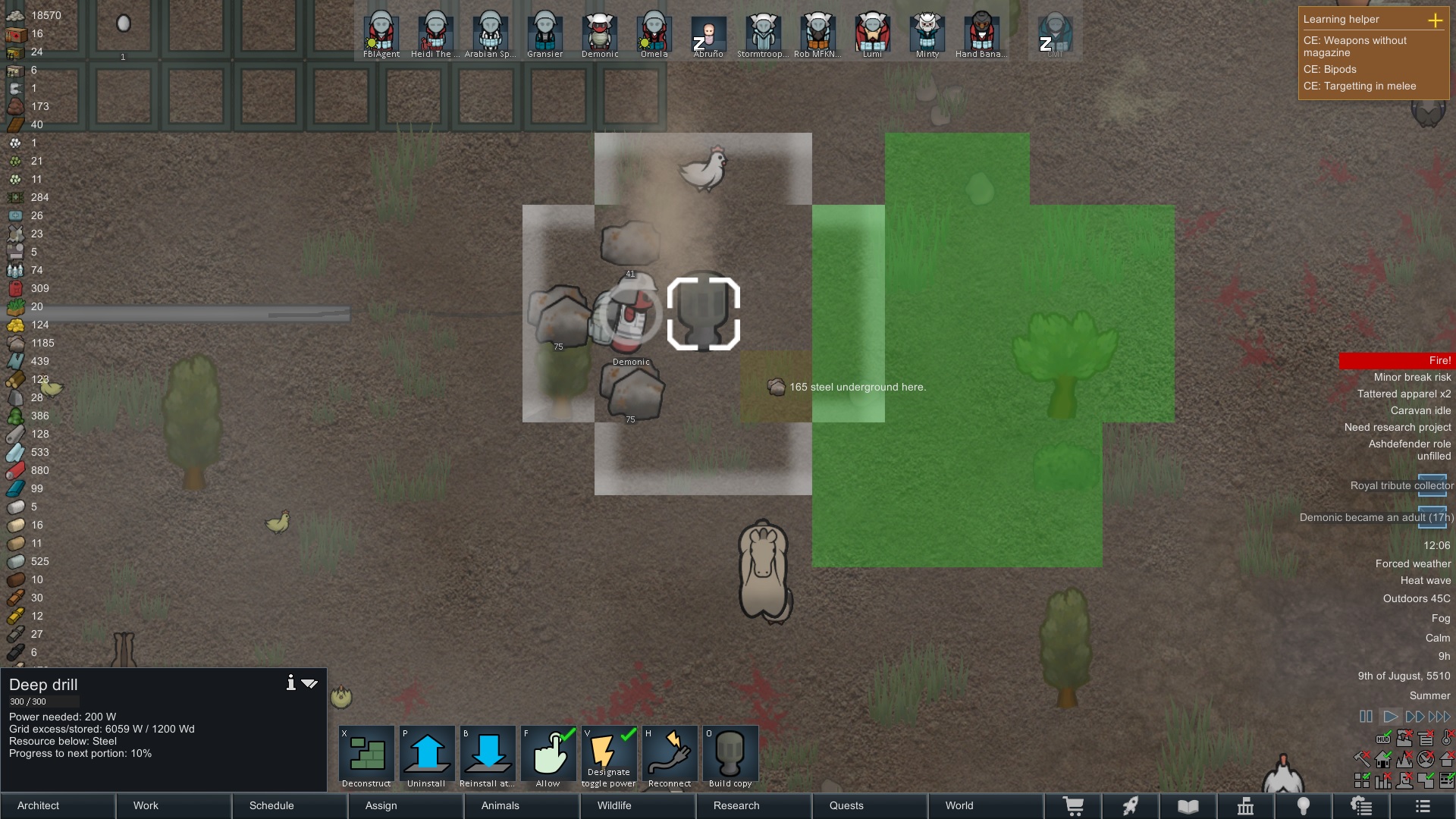Collapse the Deep drill panel with its arrow
This screenshot has width=1456, height=819.
(310, 683)
